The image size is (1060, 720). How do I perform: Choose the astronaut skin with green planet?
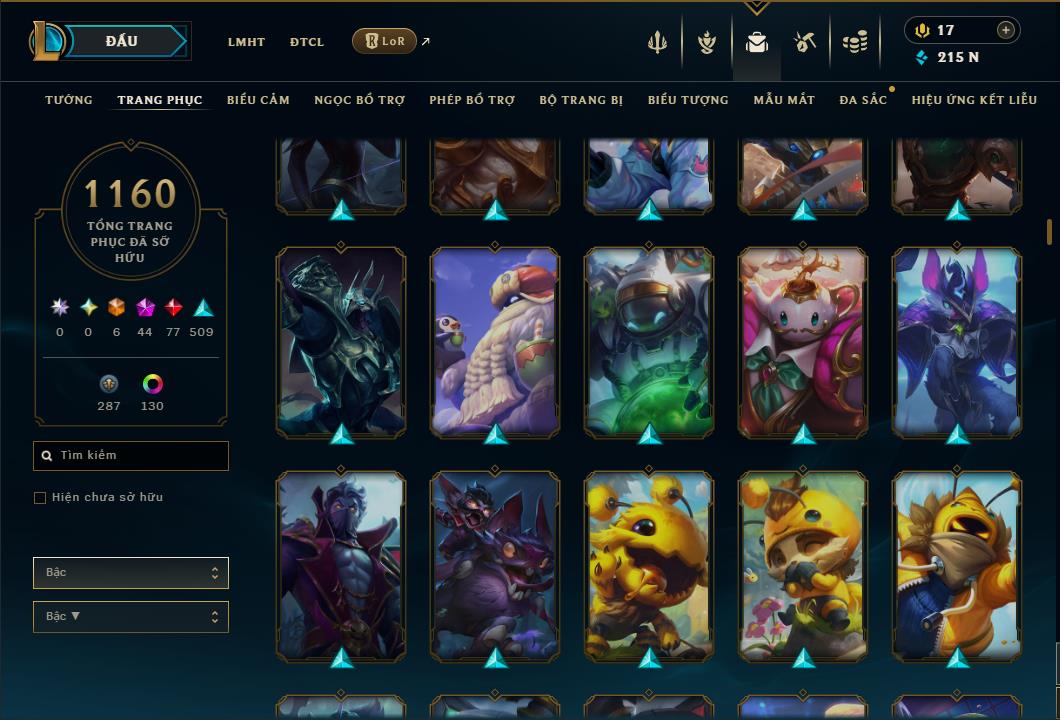[x=649, y=342]
